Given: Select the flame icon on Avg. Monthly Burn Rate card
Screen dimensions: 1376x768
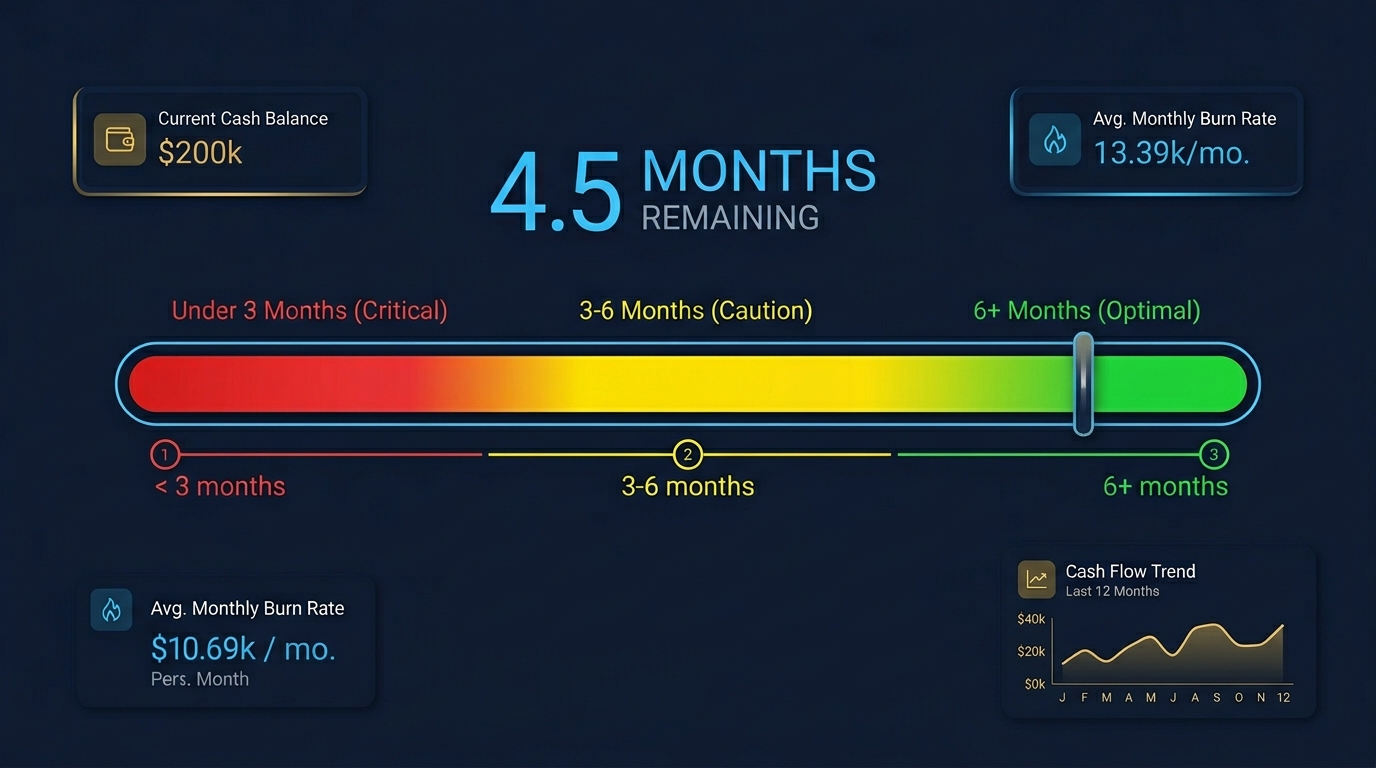Looking at the screenshot, I should 1054,140.
